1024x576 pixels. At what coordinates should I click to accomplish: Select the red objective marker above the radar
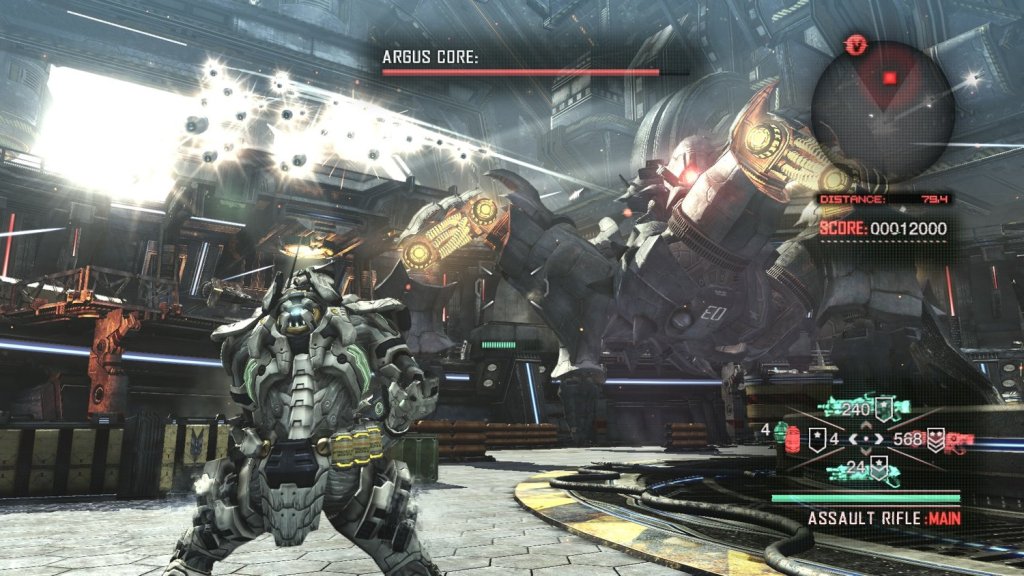[855, 44]
